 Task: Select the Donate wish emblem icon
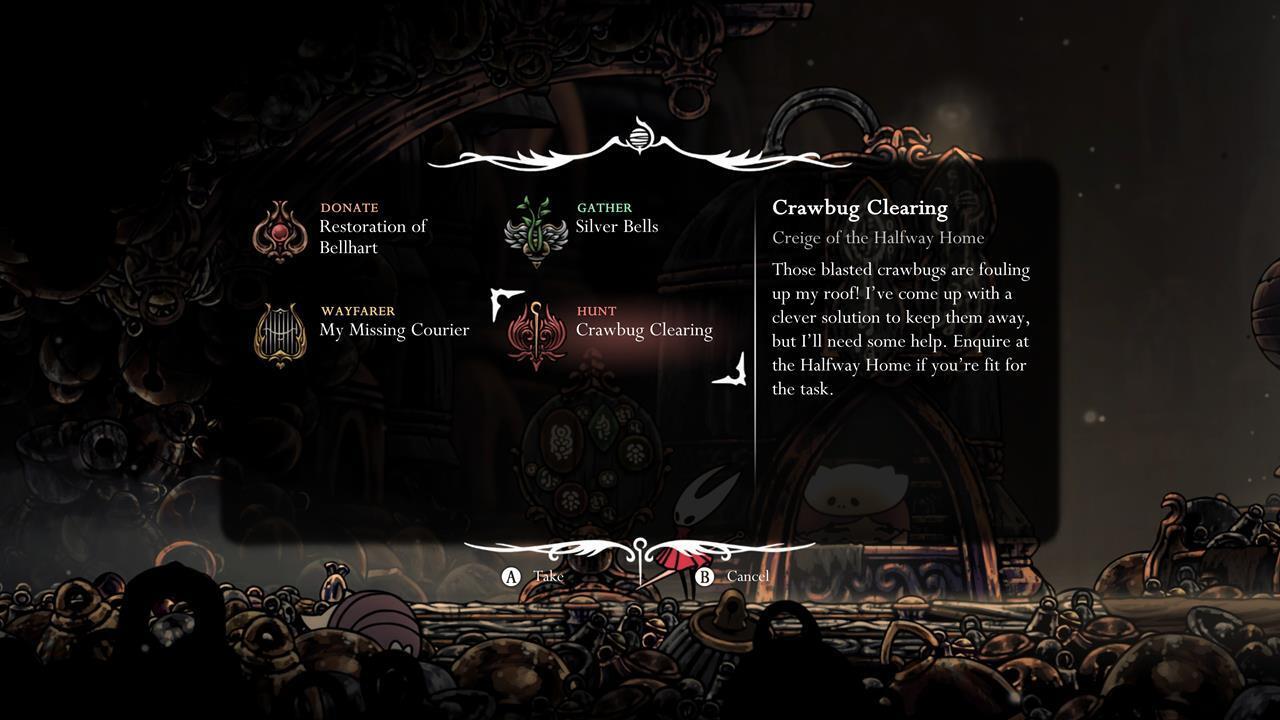[280, 231]
